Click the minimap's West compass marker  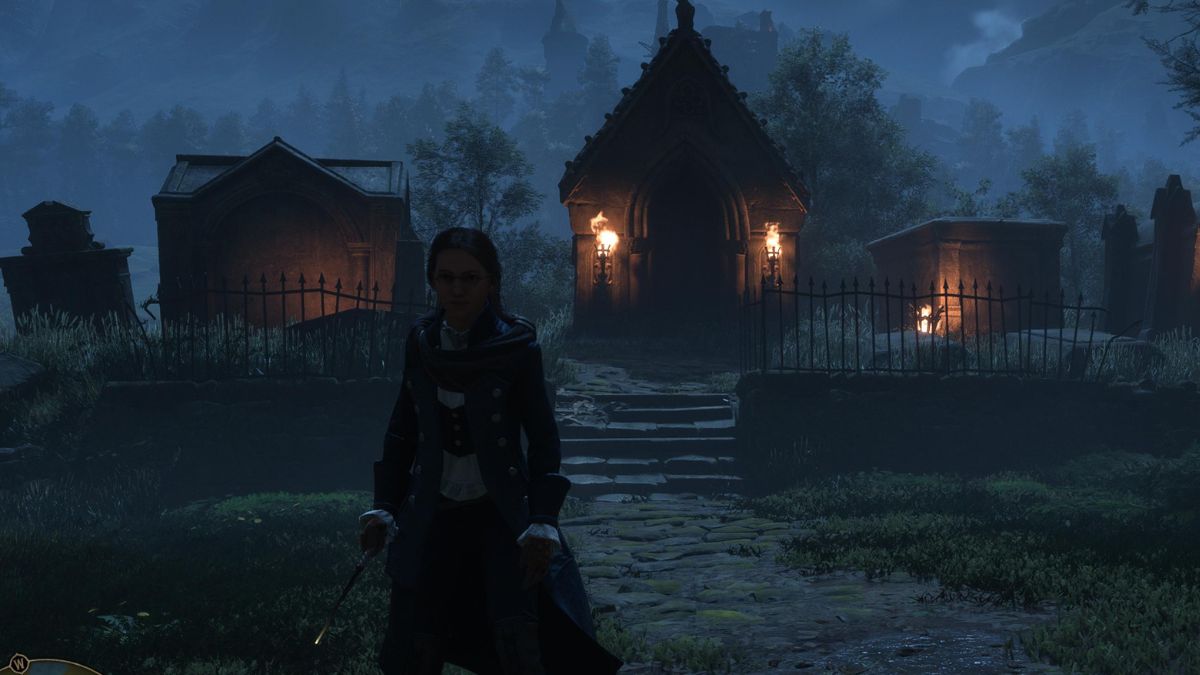click(x=18, y=662)
